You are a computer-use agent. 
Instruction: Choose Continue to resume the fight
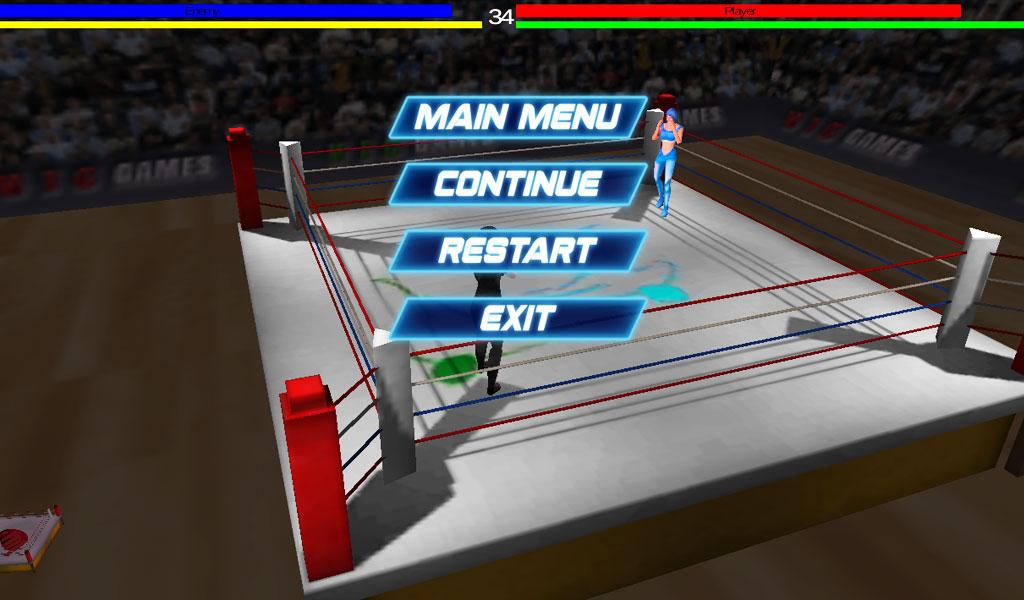pos(517,184)
